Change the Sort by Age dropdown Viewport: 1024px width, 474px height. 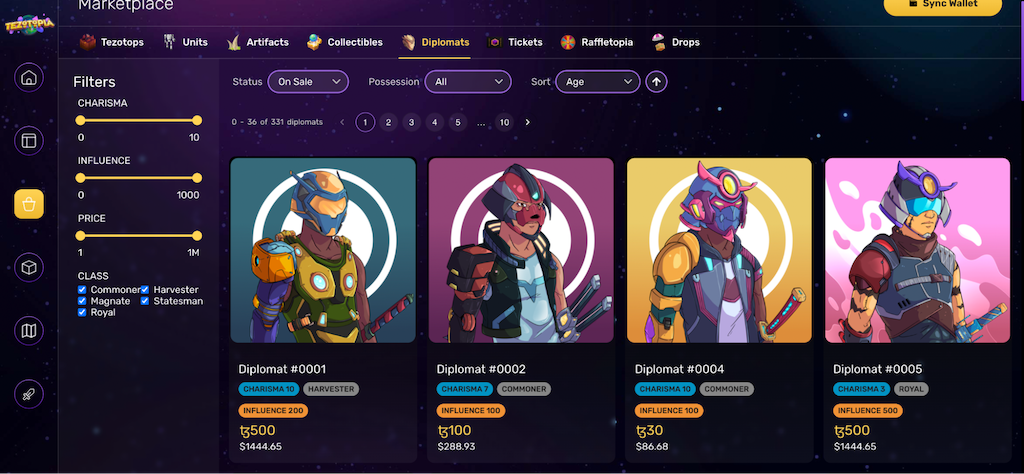598,81
